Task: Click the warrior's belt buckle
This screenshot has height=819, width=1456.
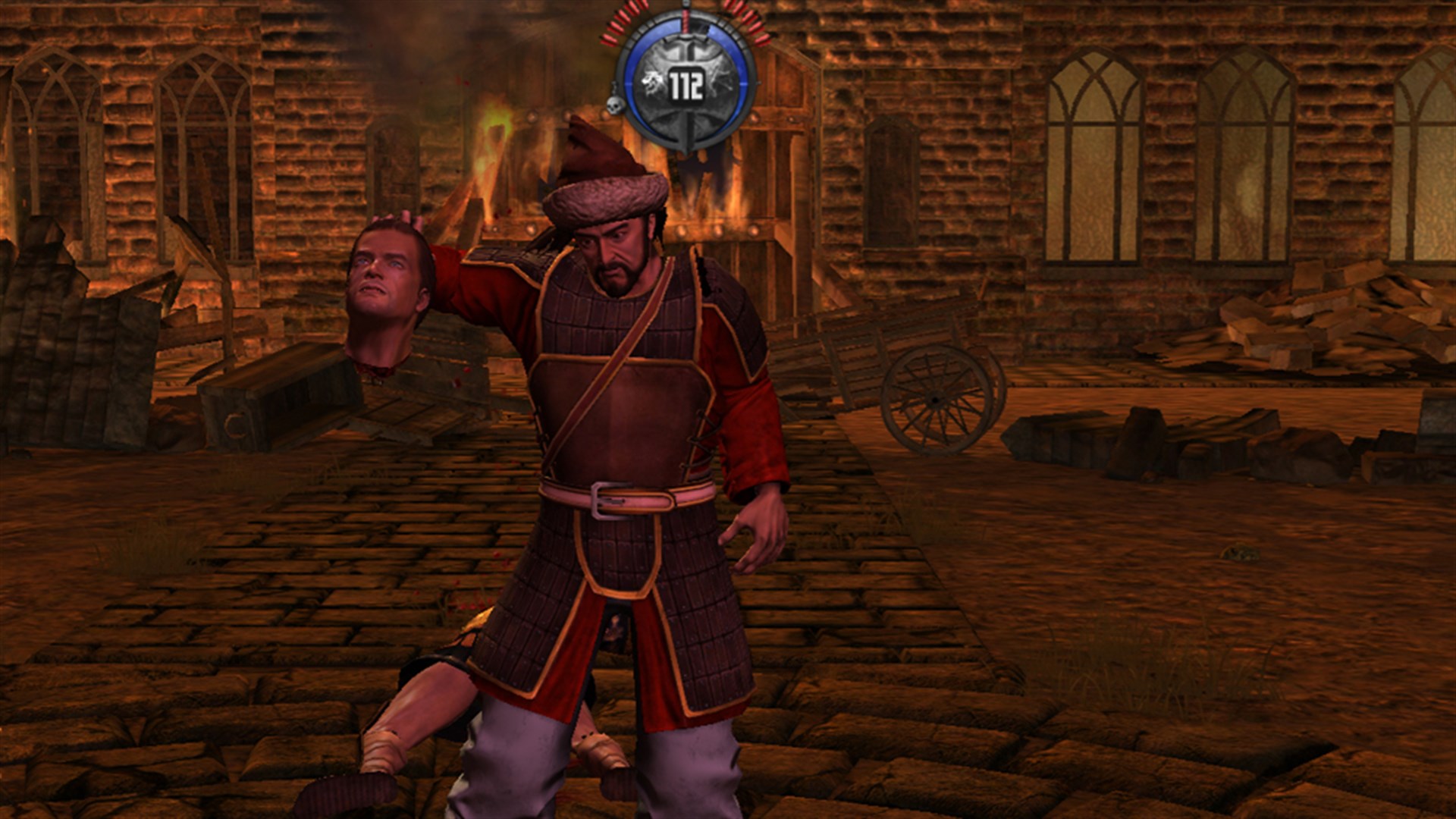Action: tap(610, 500)
